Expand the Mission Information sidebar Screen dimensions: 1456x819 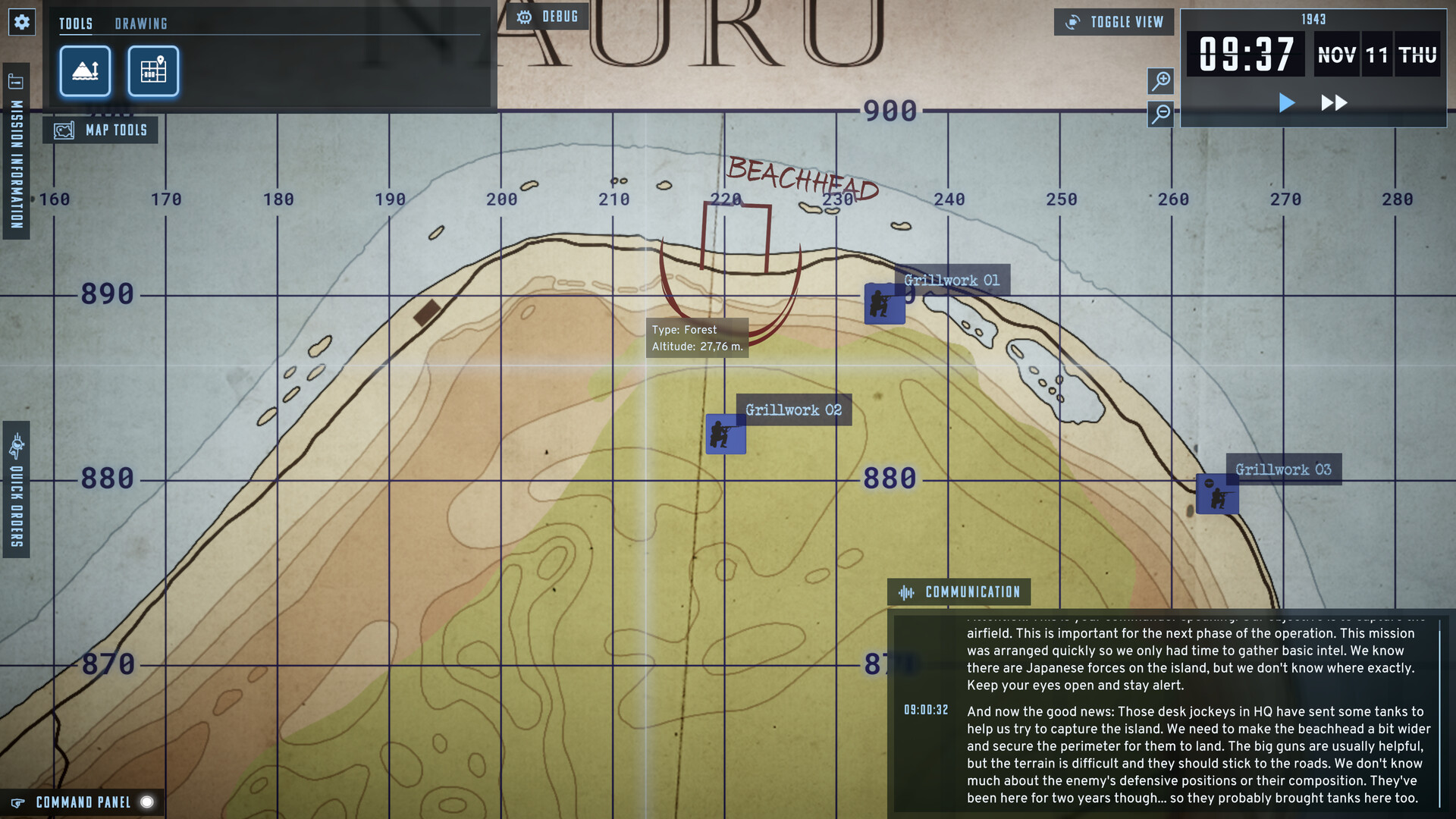pyautogui.click(x=15, y=136)
